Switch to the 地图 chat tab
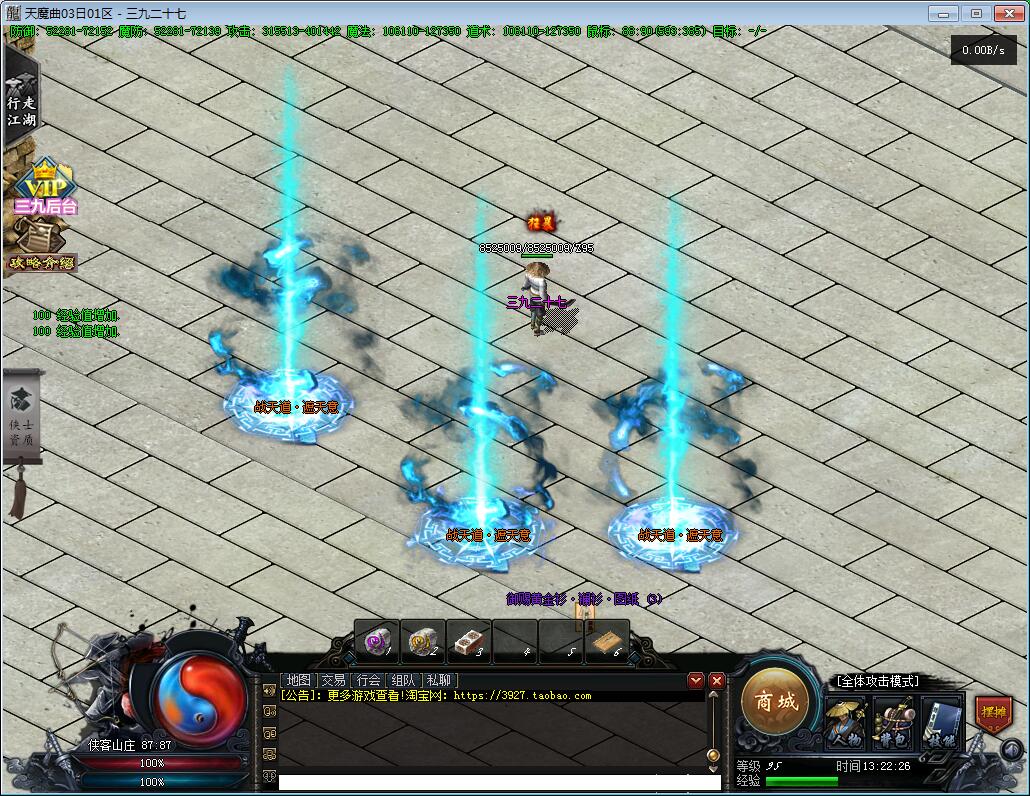 [x=298, y=680]
